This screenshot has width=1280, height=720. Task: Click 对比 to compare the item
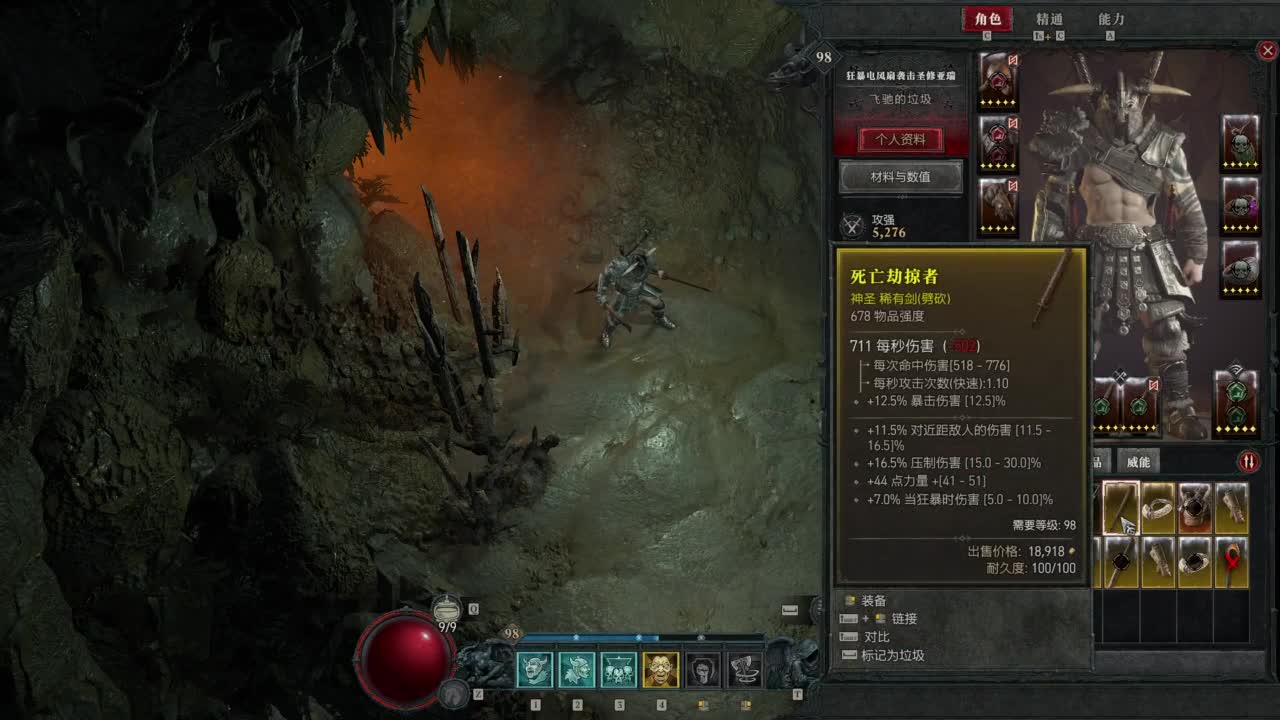[x=877, y=636]
